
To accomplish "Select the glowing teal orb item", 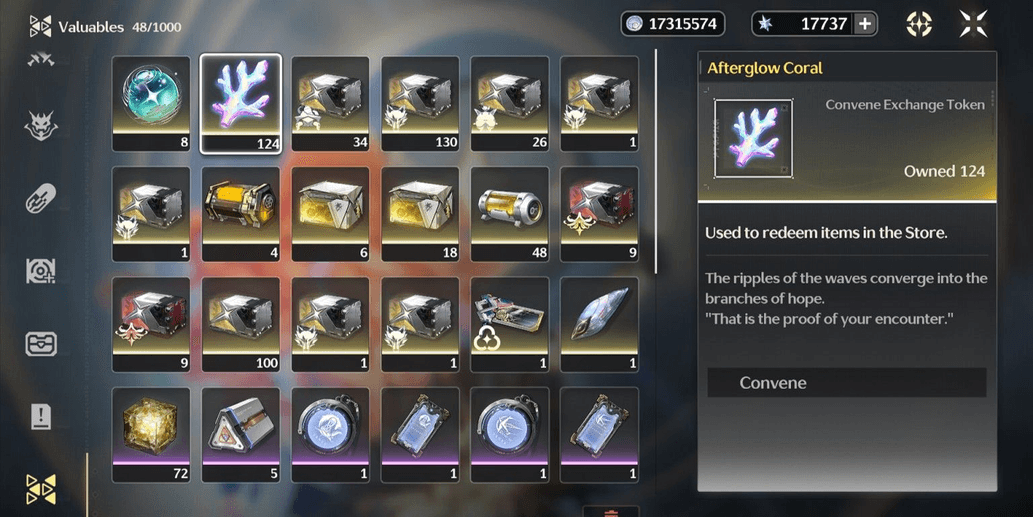I will pyautogui.click(x=151, y=104).
